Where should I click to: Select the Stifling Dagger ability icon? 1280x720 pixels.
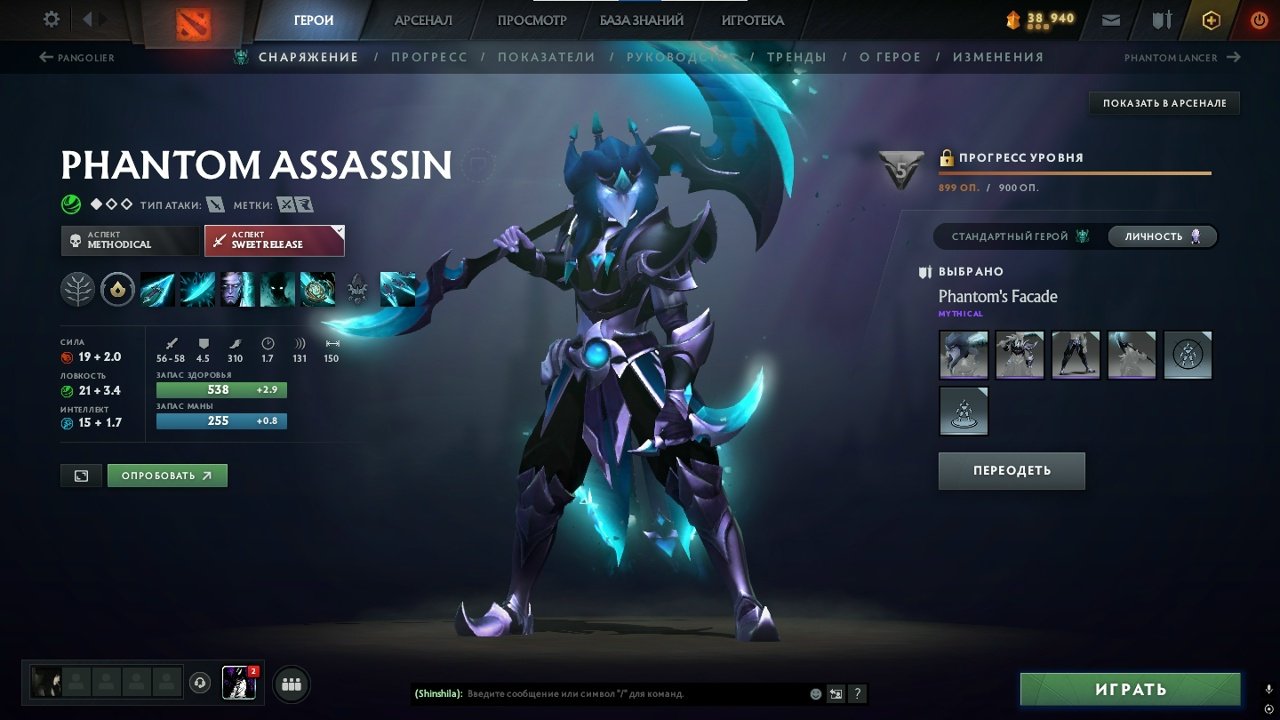(157, 289)
